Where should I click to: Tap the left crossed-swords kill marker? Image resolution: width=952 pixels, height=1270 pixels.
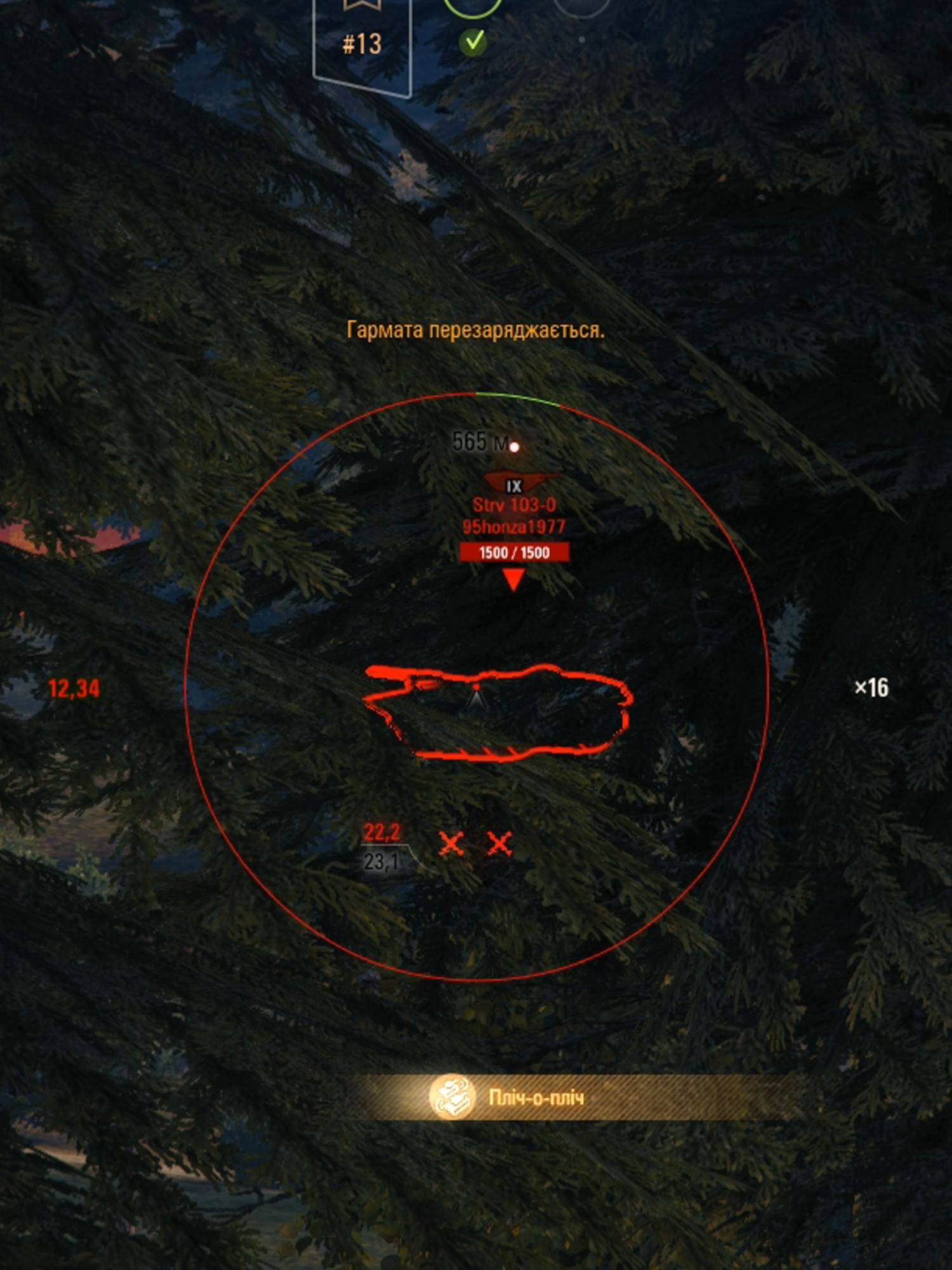coord(451,845)
